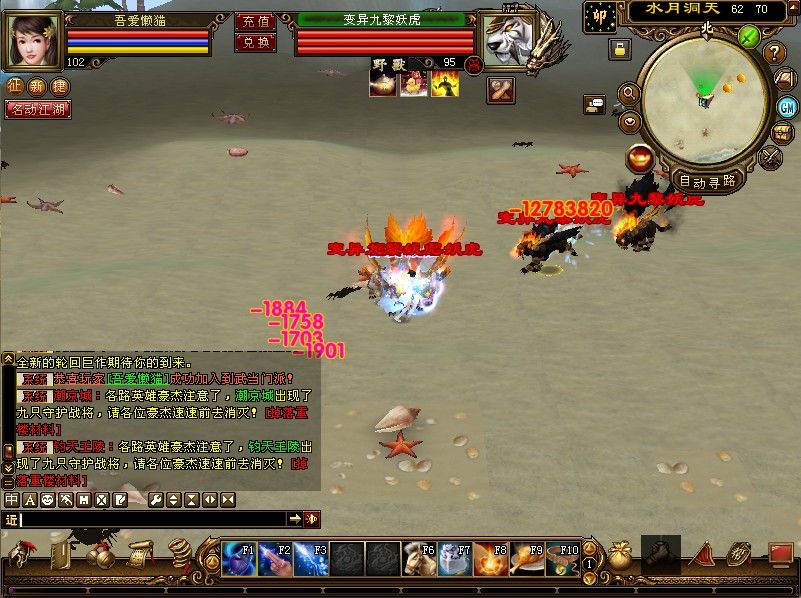
Task: Use the F1 skill slot
Action: [x=239, y=559]
